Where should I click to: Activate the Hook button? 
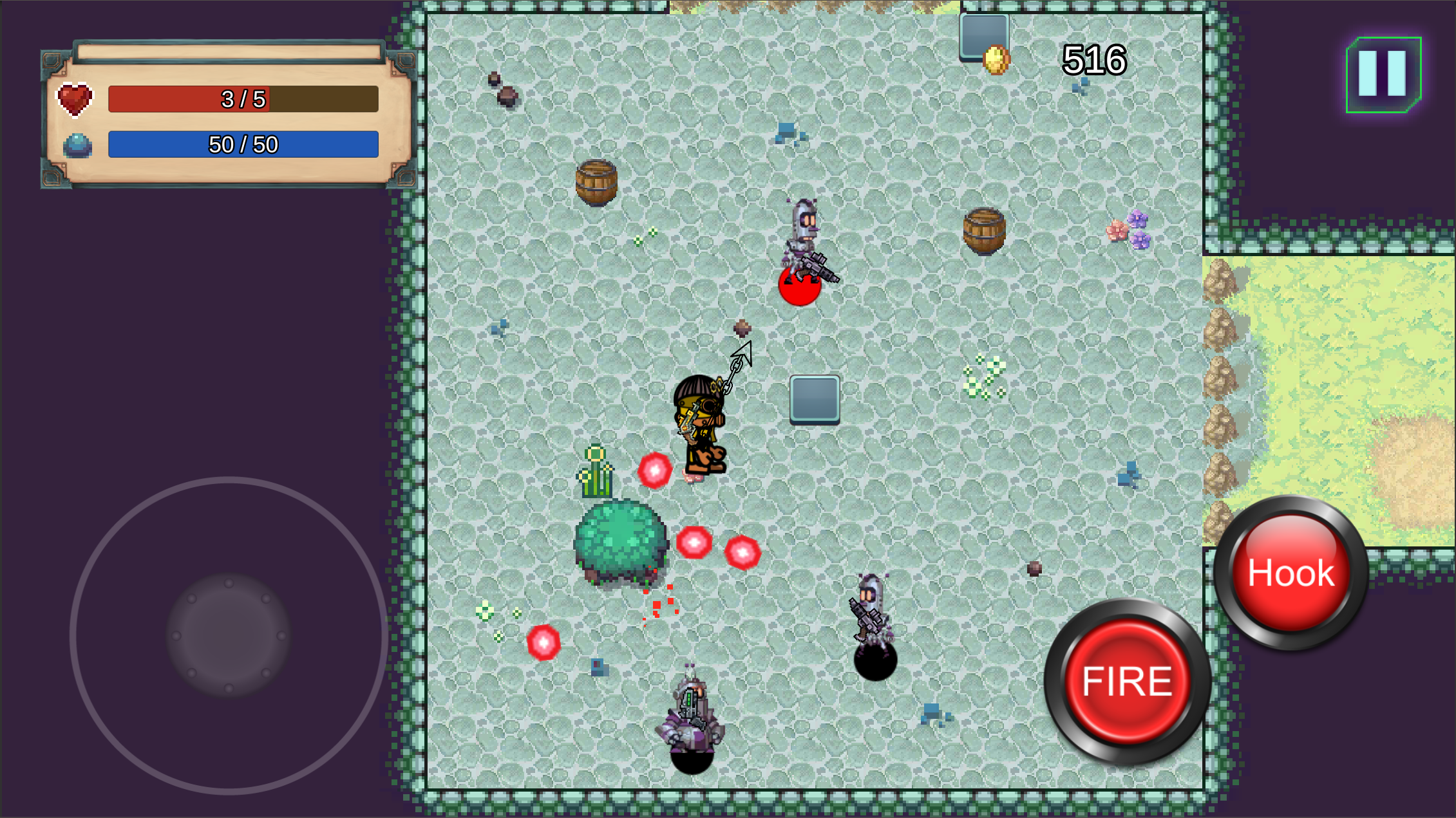click(1291, 573)
